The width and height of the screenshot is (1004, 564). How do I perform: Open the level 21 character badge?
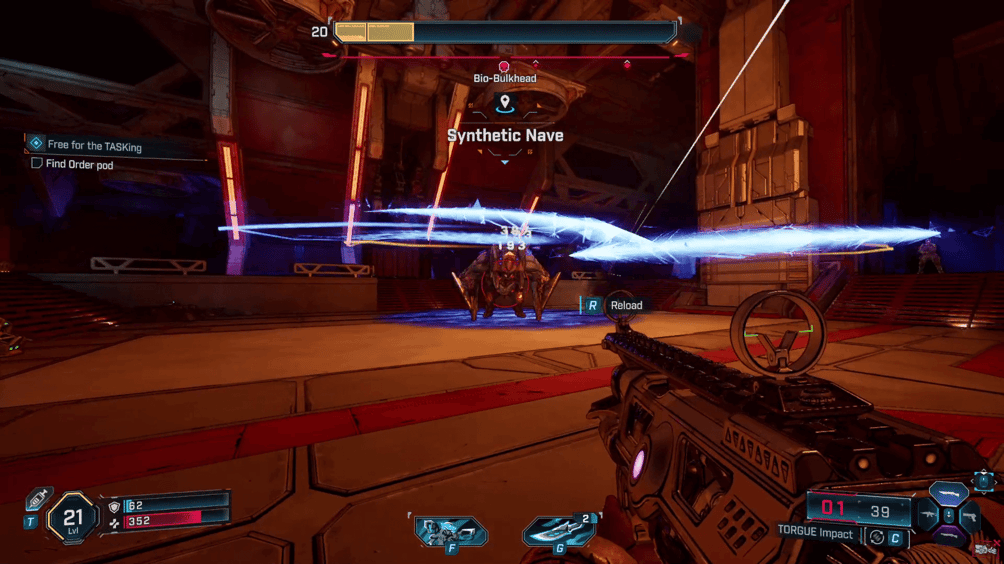pyautogui.click(x=72, y=518)
